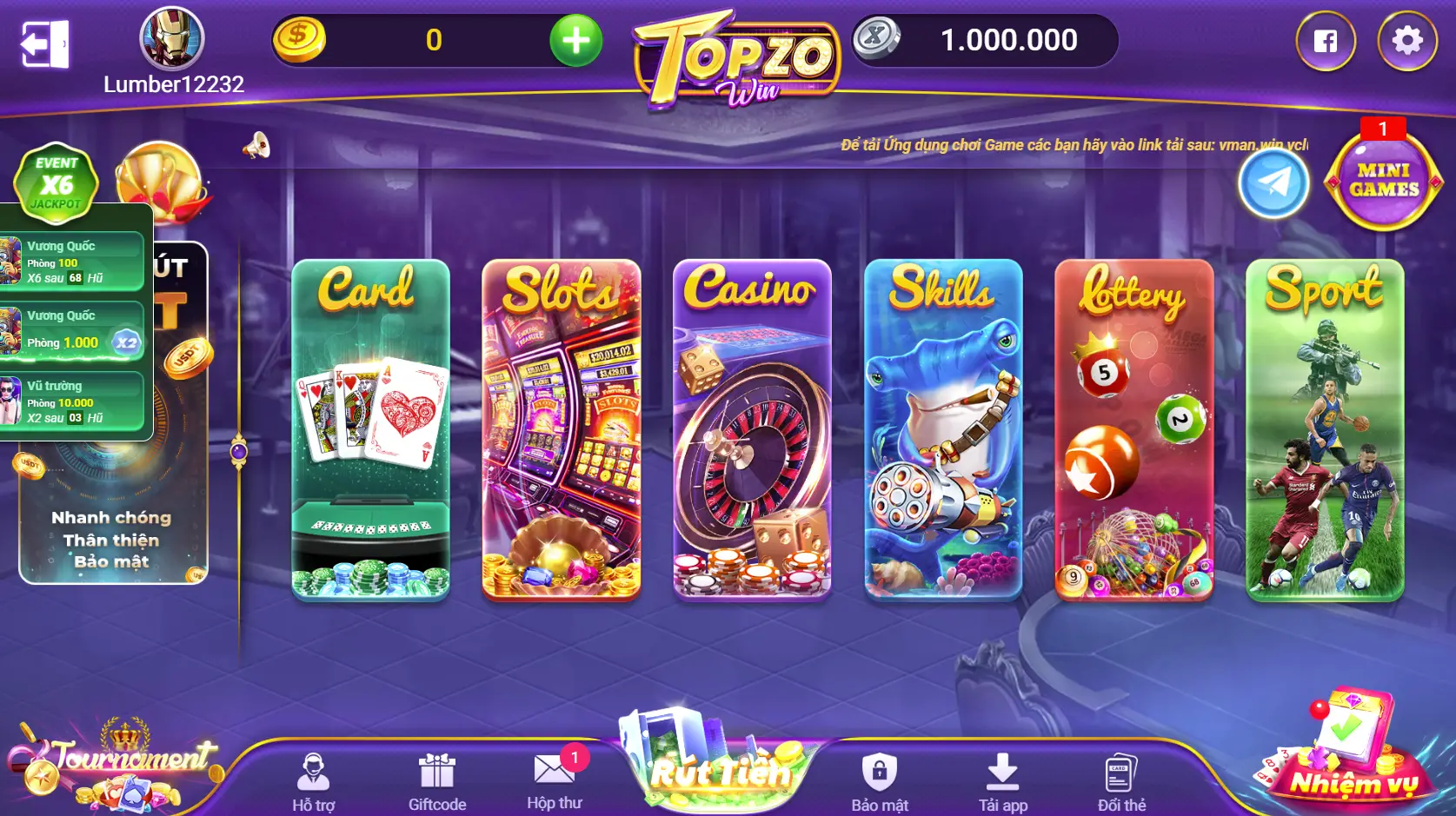
Task: Open the Card games category
Action: click(x=370, y=429)
